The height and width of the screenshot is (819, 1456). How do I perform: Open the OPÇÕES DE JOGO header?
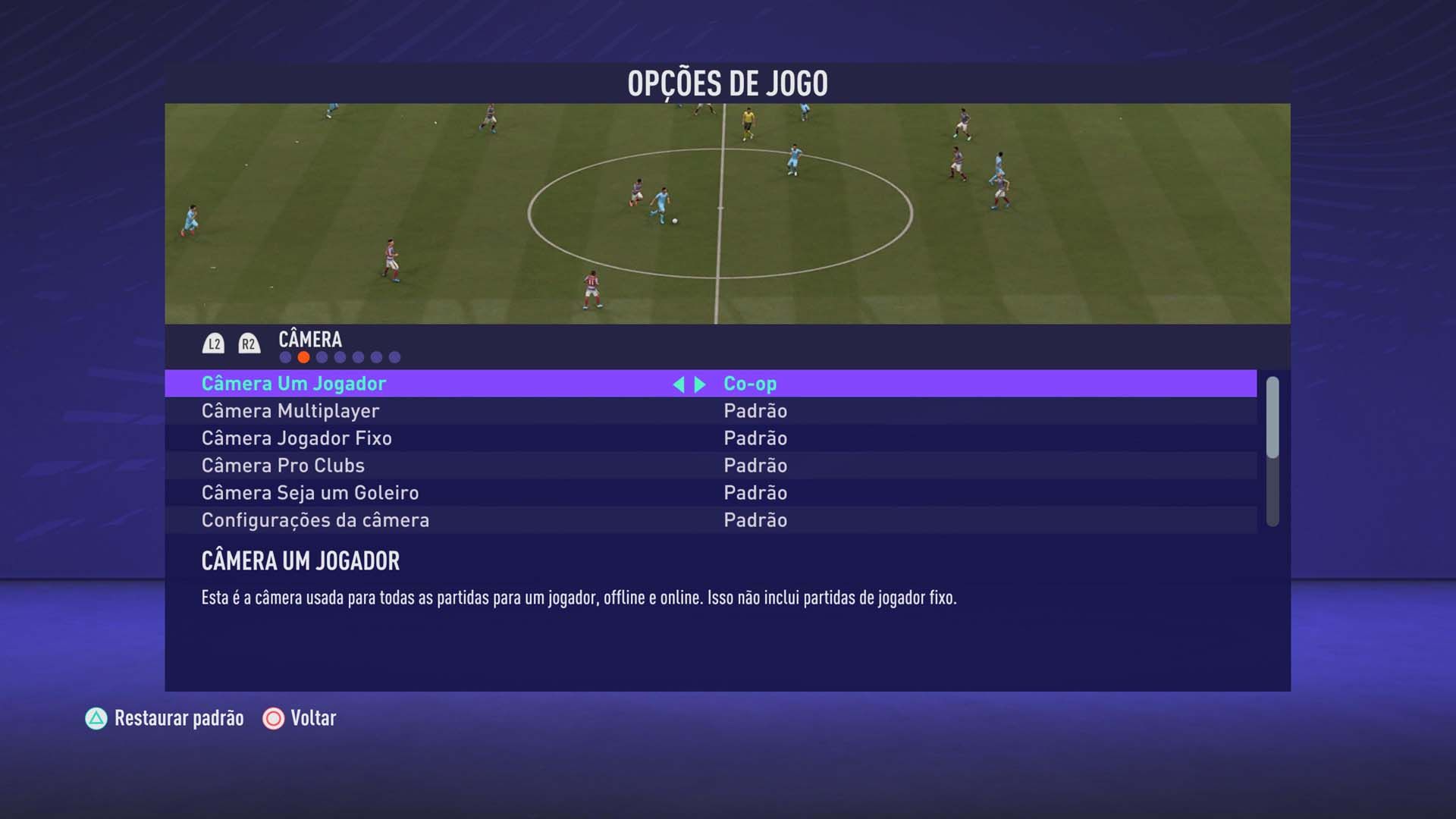pos(727,82)
